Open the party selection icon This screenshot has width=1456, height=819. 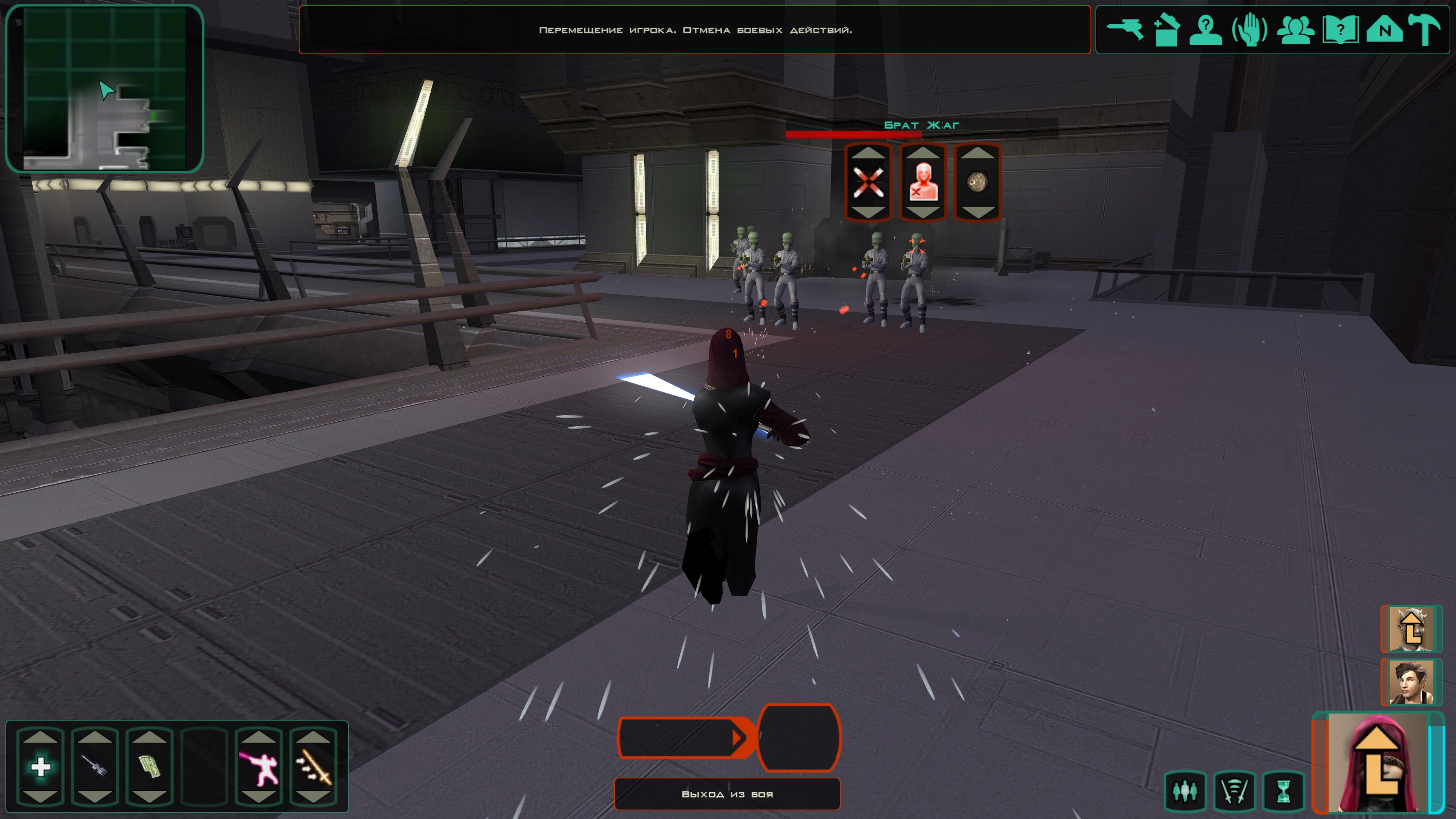pyautogui.click(x=1295, y=29)
